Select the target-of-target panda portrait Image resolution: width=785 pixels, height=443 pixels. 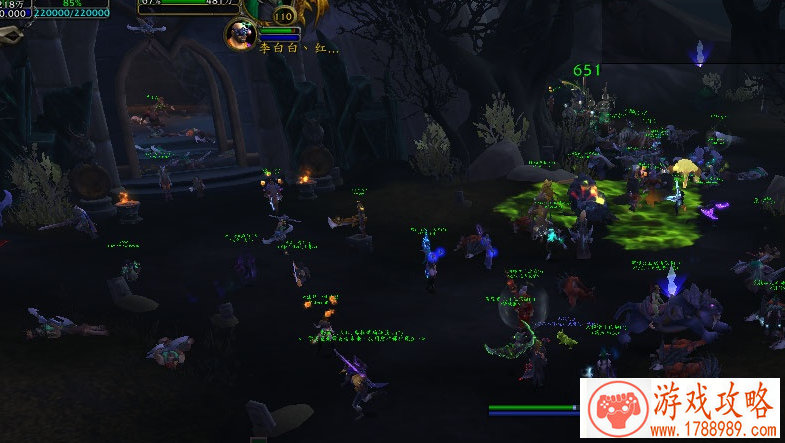pos(240,35)
